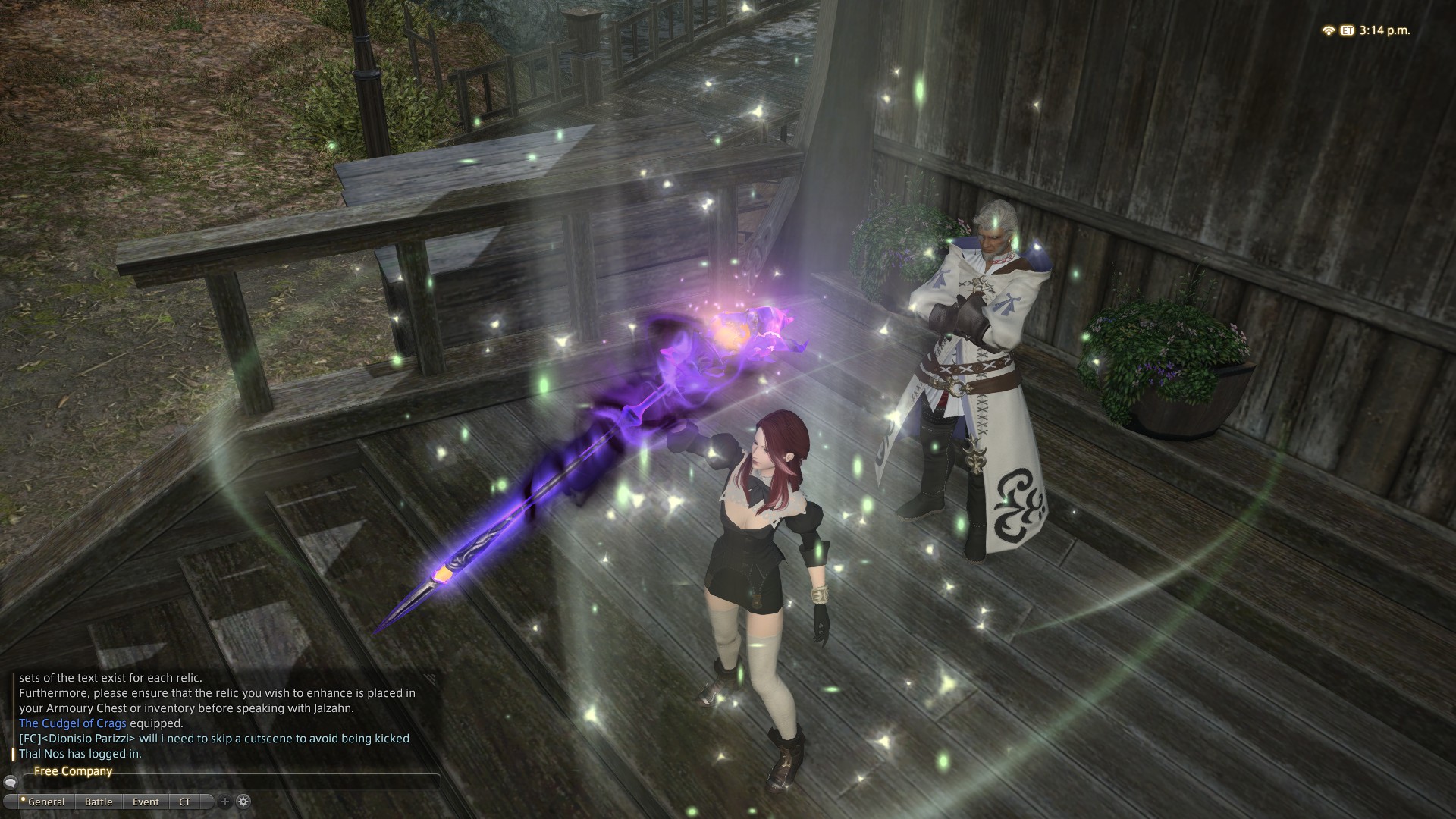
Task: Switch to the Battle chat tab
Action: 99,802
